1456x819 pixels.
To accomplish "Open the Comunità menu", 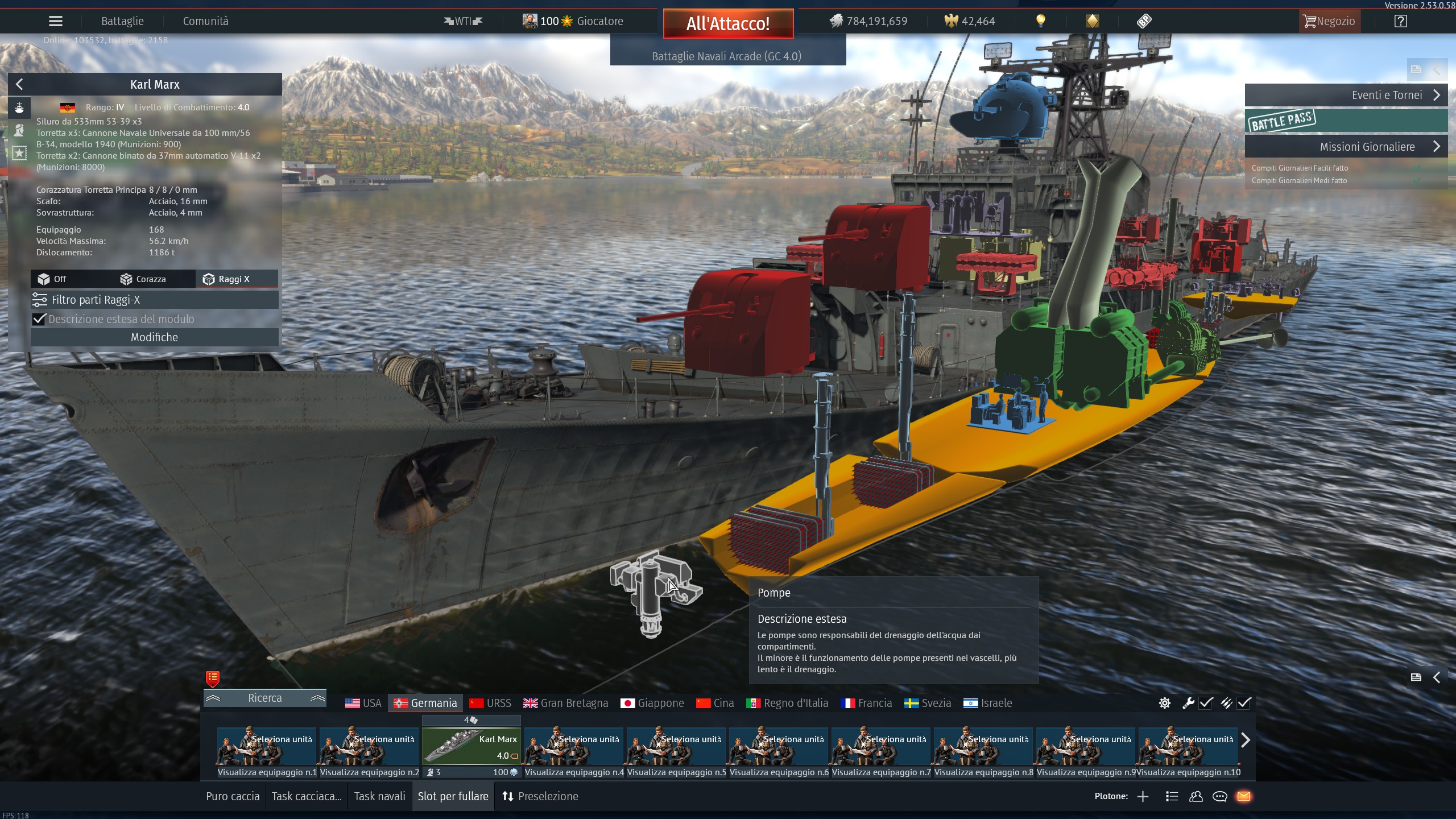I will coord(205,21).
